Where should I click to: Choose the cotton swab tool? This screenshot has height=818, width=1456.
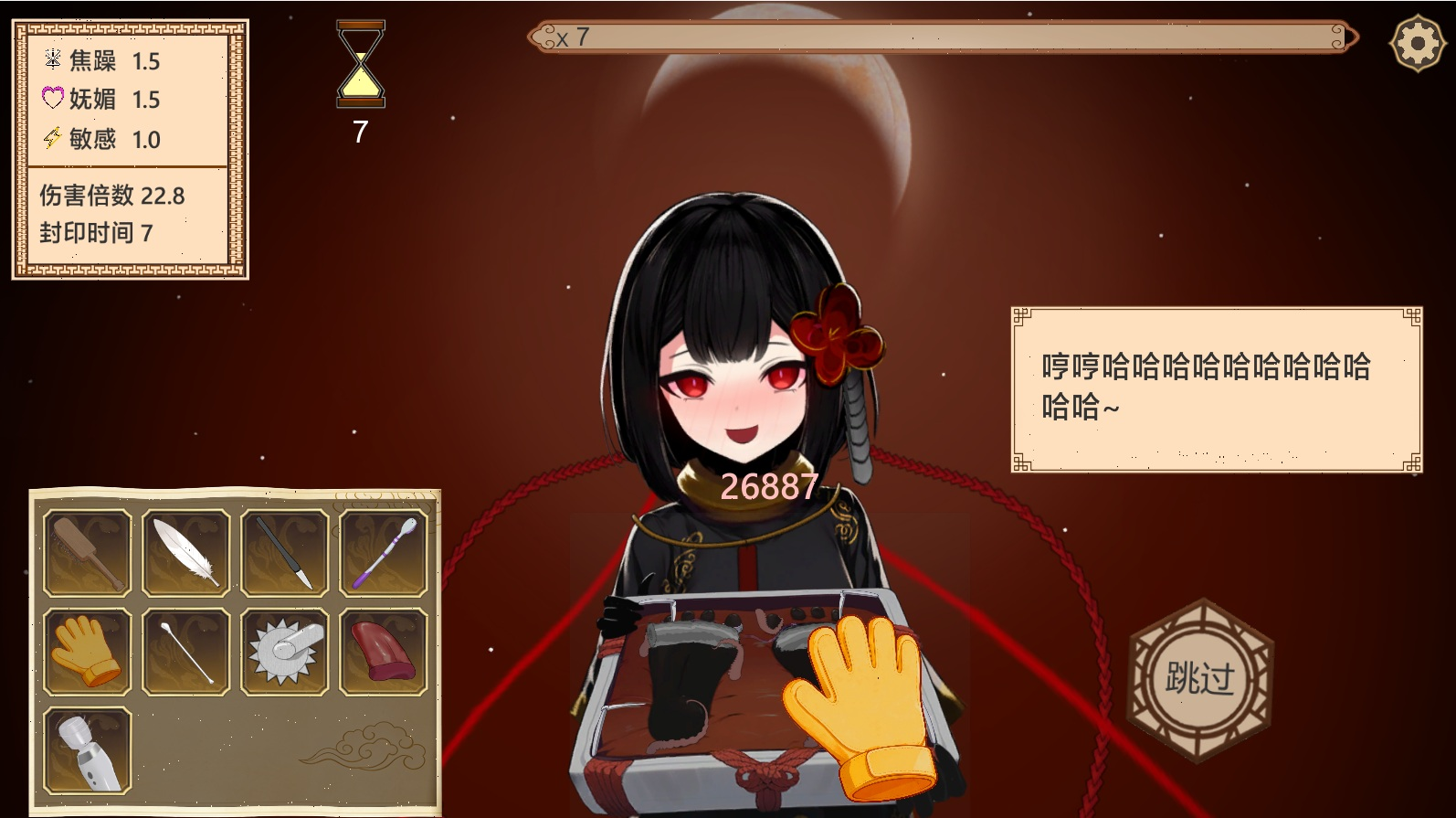[186, 652]
